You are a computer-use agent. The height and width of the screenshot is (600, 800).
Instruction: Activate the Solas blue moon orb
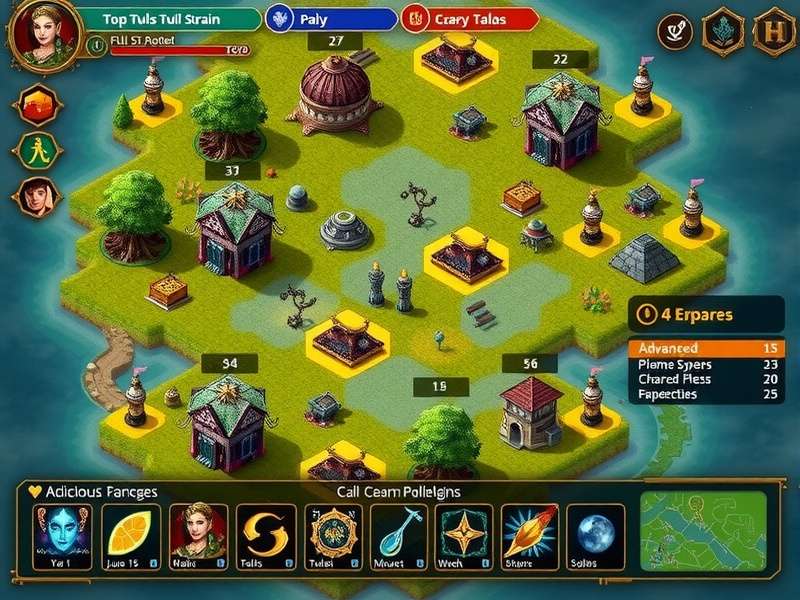point(596,536)
